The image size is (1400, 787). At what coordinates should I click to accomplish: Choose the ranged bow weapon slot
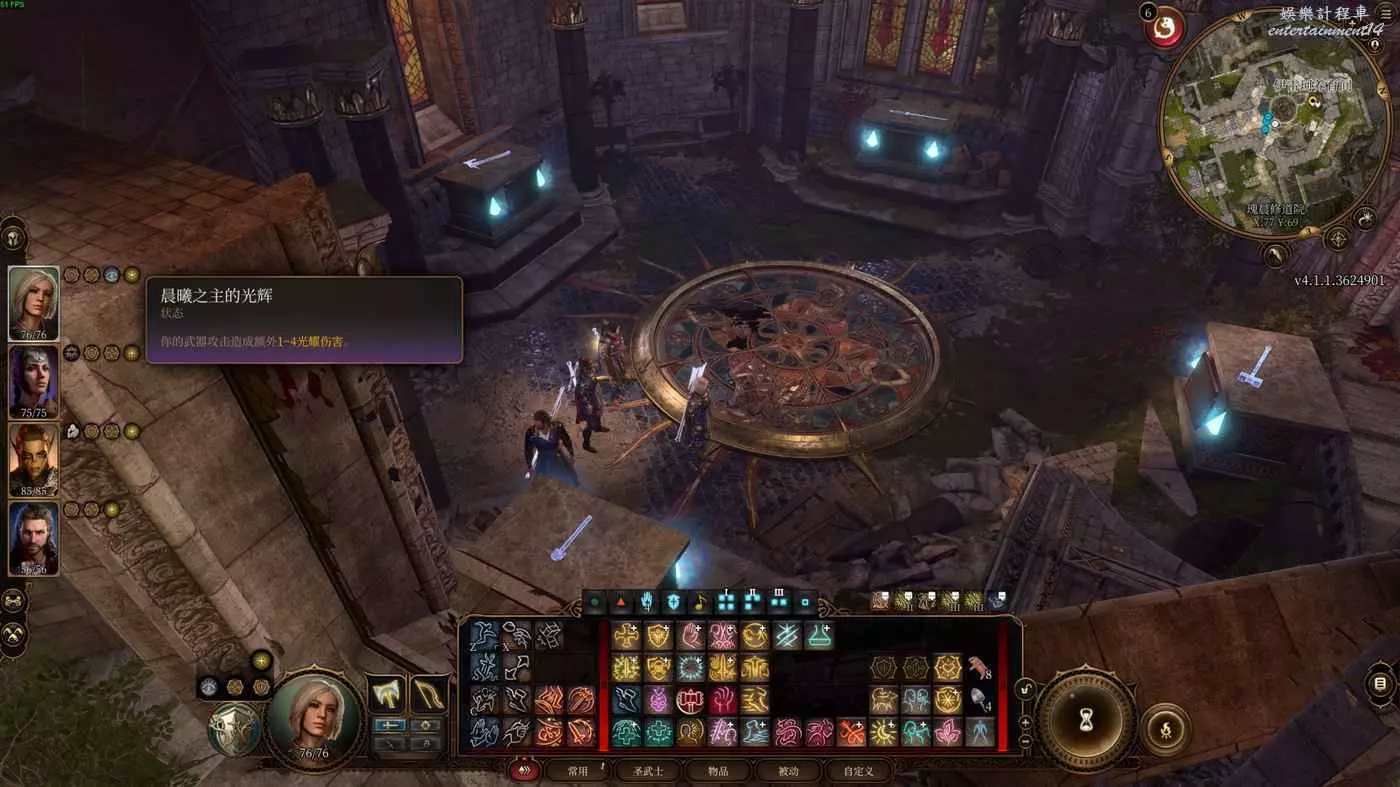pyautogui.click(x=428, y=693)
